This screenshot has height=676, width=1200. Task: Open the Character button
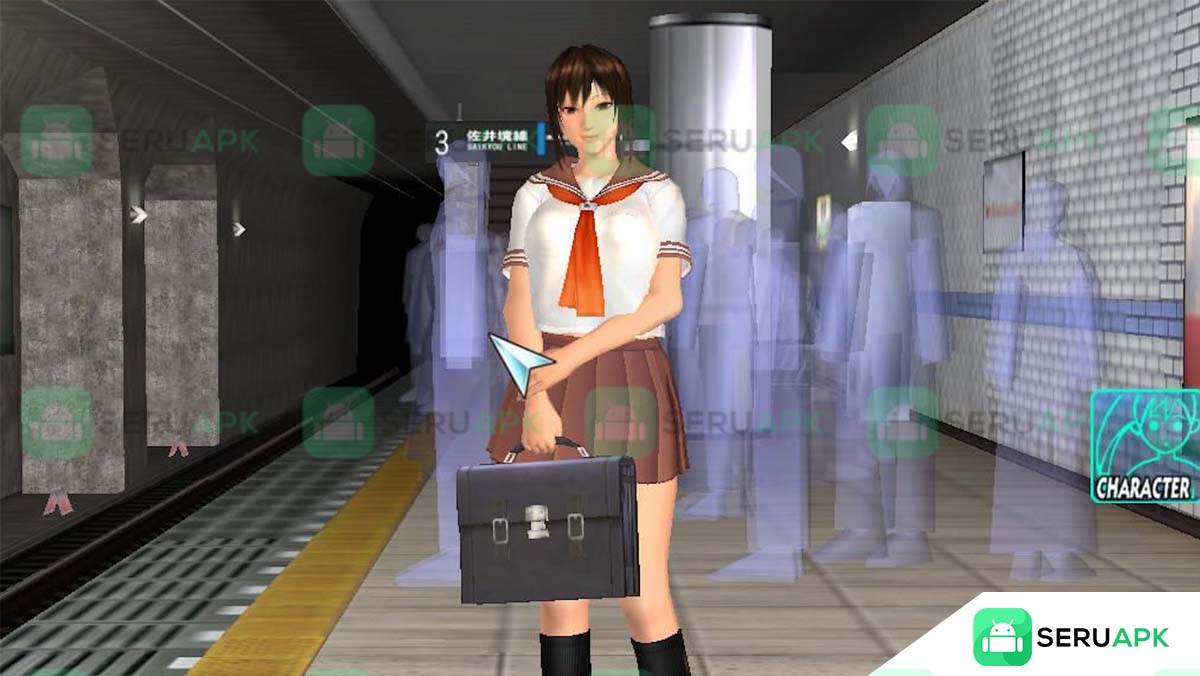(1145, 446)
